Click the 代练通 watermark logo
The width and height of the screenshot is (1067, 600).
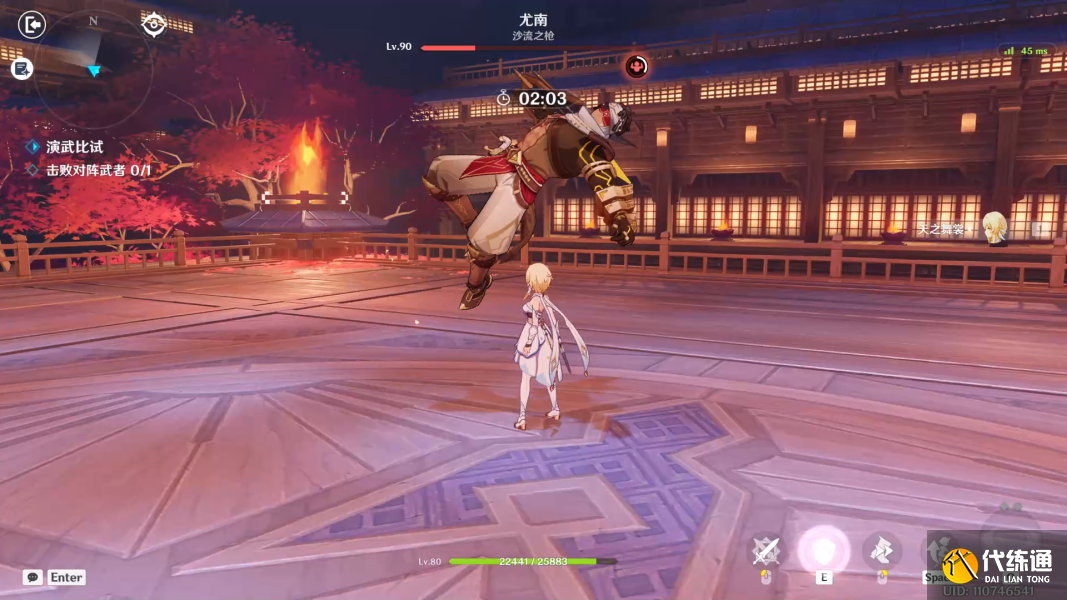point(996,564)
